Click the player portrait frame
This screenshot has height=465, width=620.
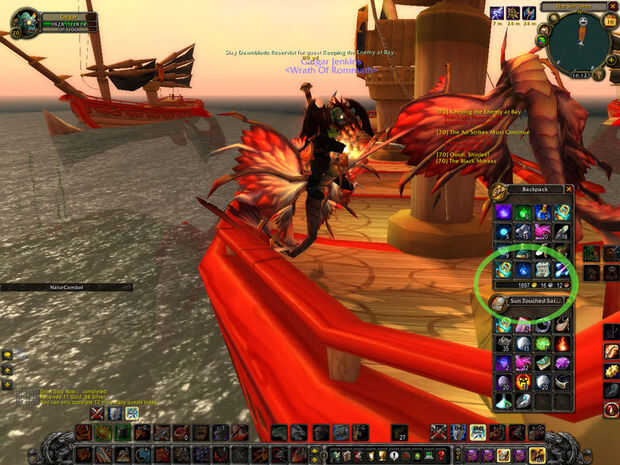click(x=25, y=20)
